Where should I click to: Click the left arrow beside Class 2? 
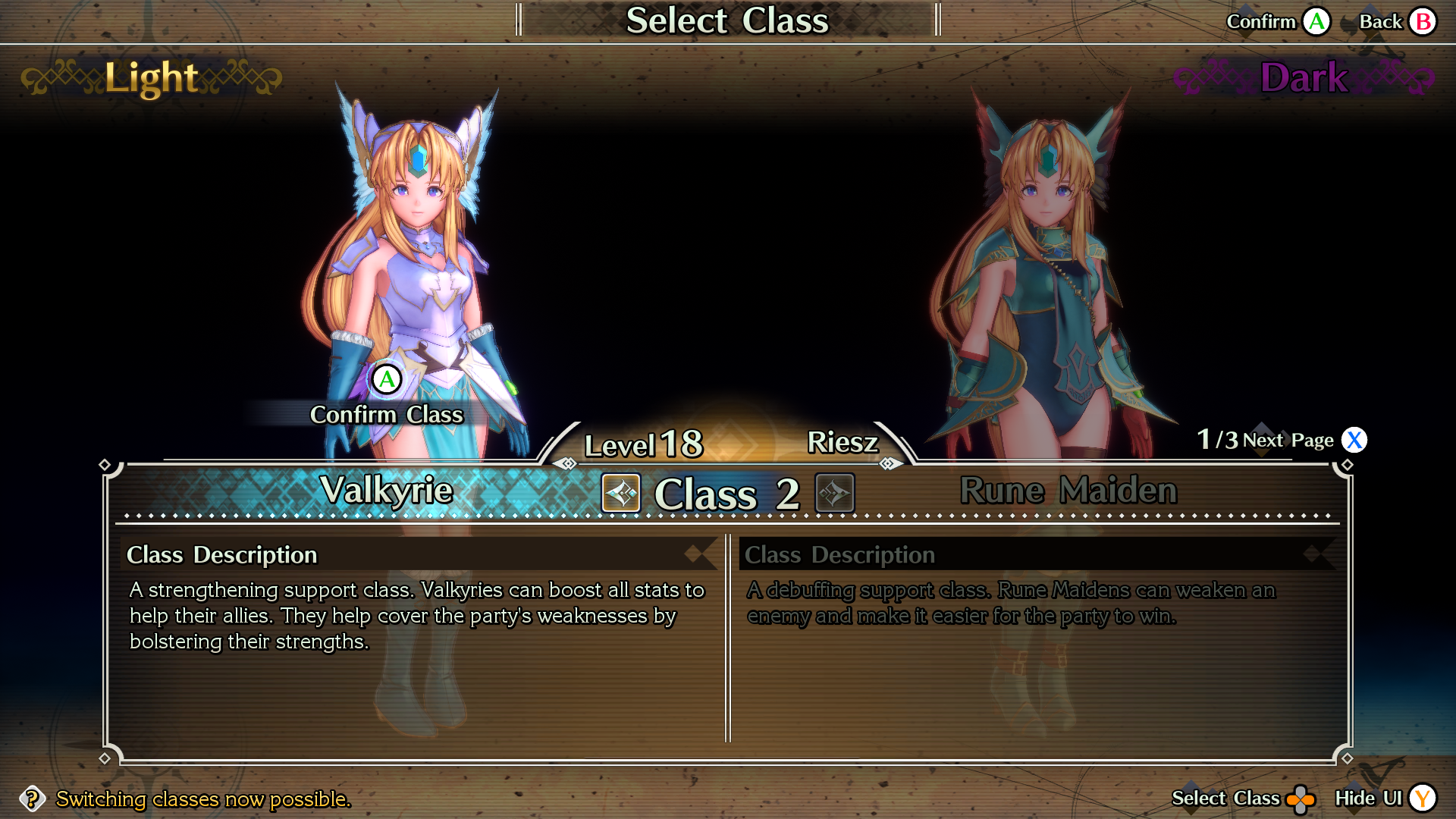[621, 494]
